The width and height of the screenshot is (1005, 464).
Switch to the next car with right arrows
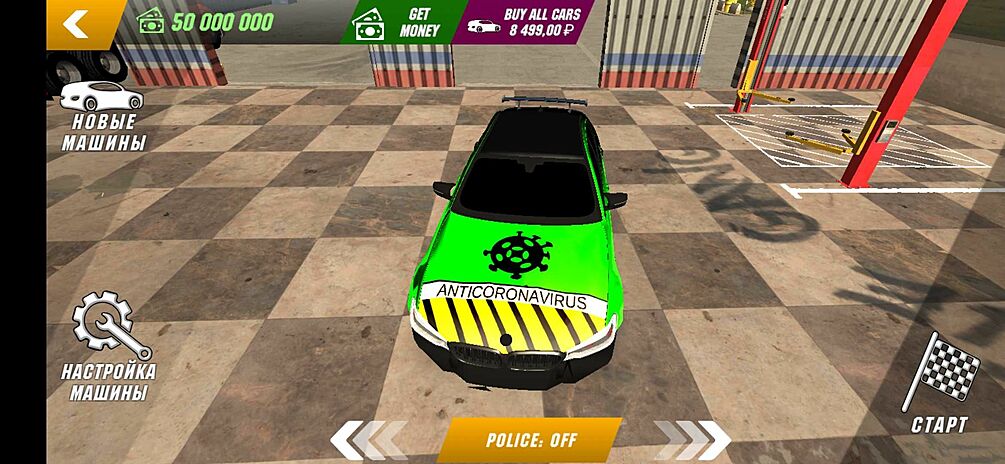coord(692,440)
